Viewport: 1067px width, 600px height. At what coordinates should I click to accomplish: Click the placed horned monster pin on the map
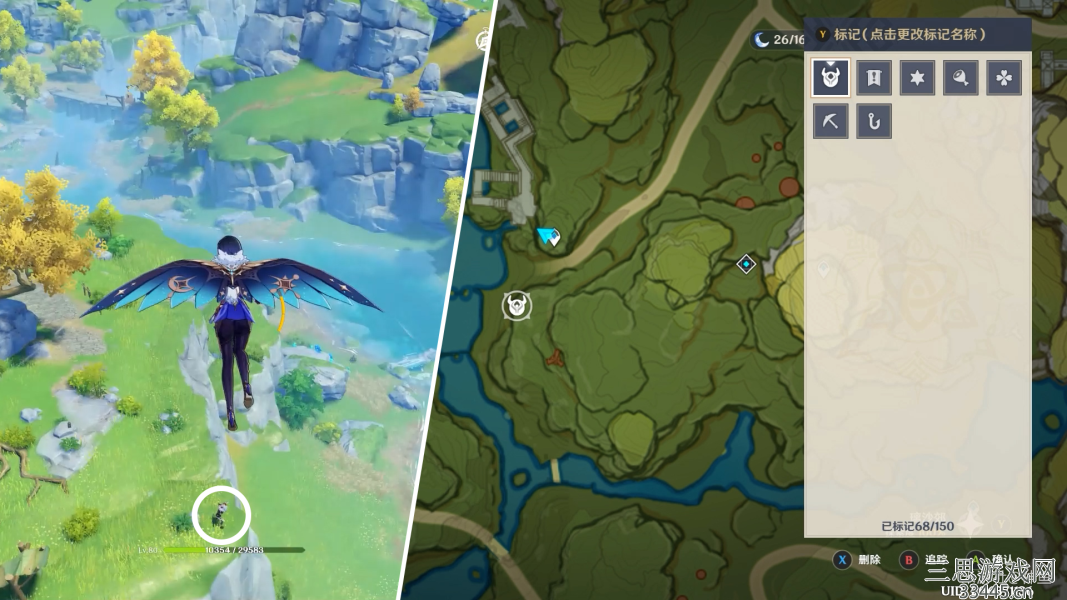517,305
